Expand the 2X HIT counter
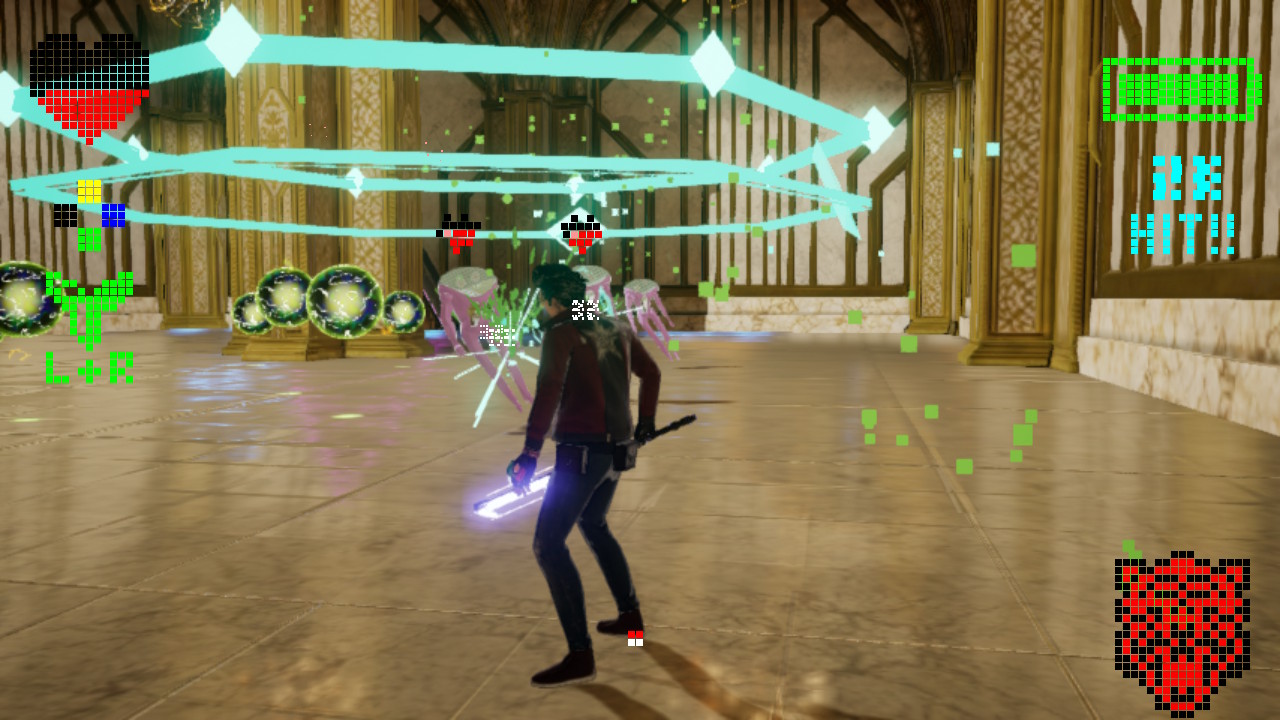This screenshot has height=720, width=1280. [x=1185, y=205]
